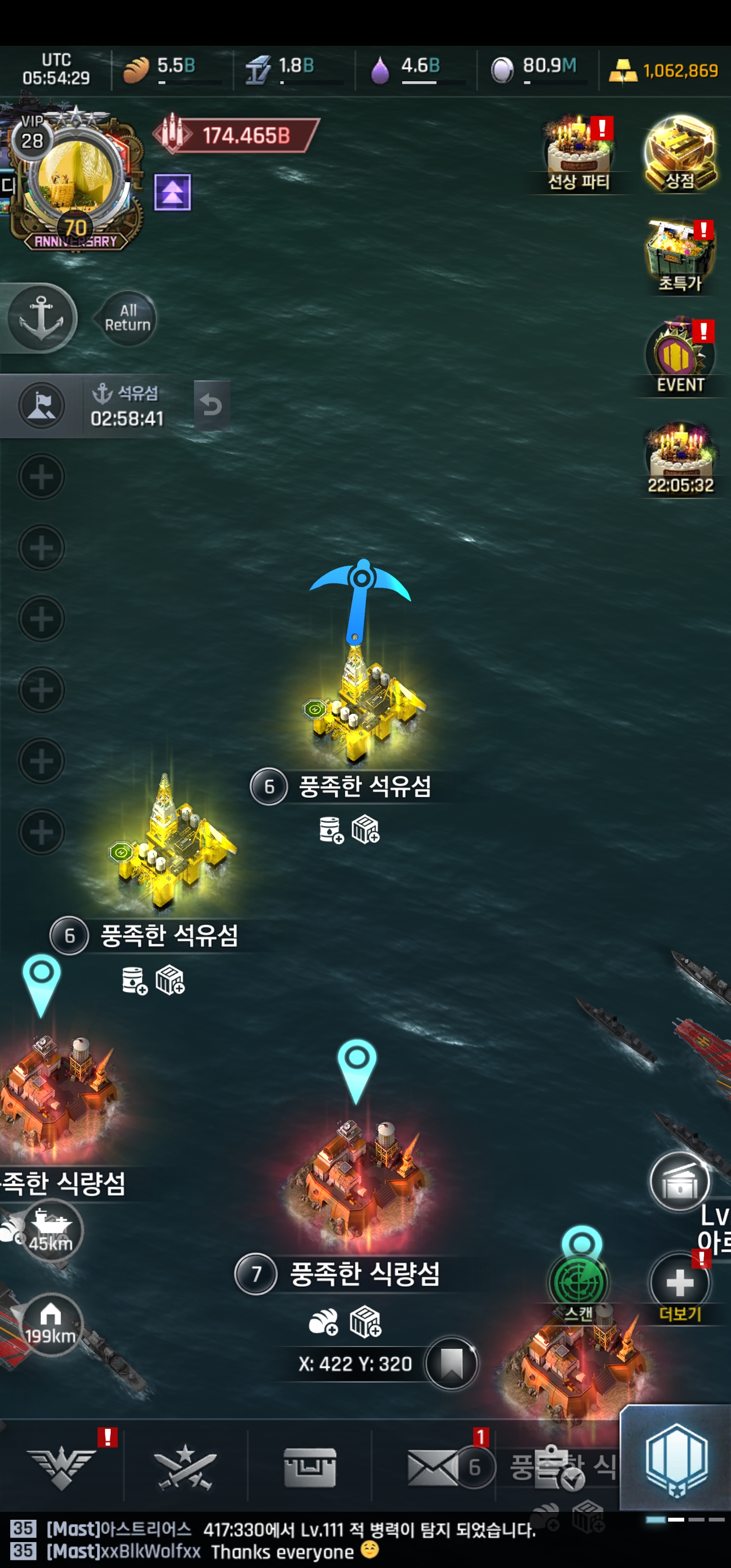Viewport: 731px width, 1568px height.
Task: Tap the gold bars currency counter
Action: coord(664,71)
